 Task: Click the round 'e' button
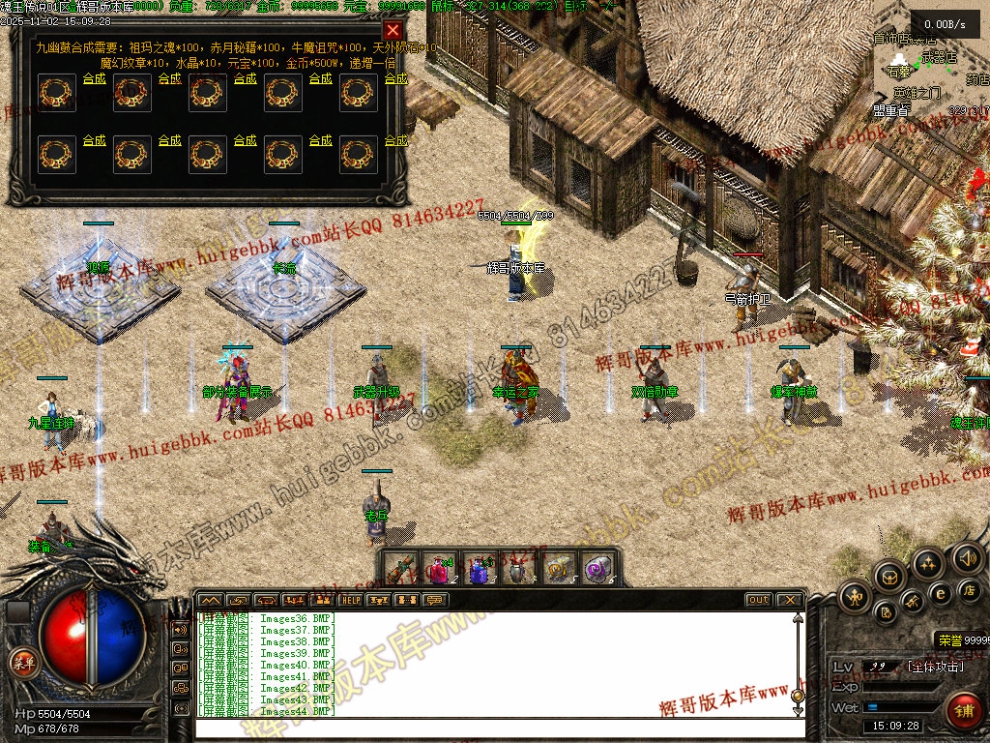click(x=940, y=593)
